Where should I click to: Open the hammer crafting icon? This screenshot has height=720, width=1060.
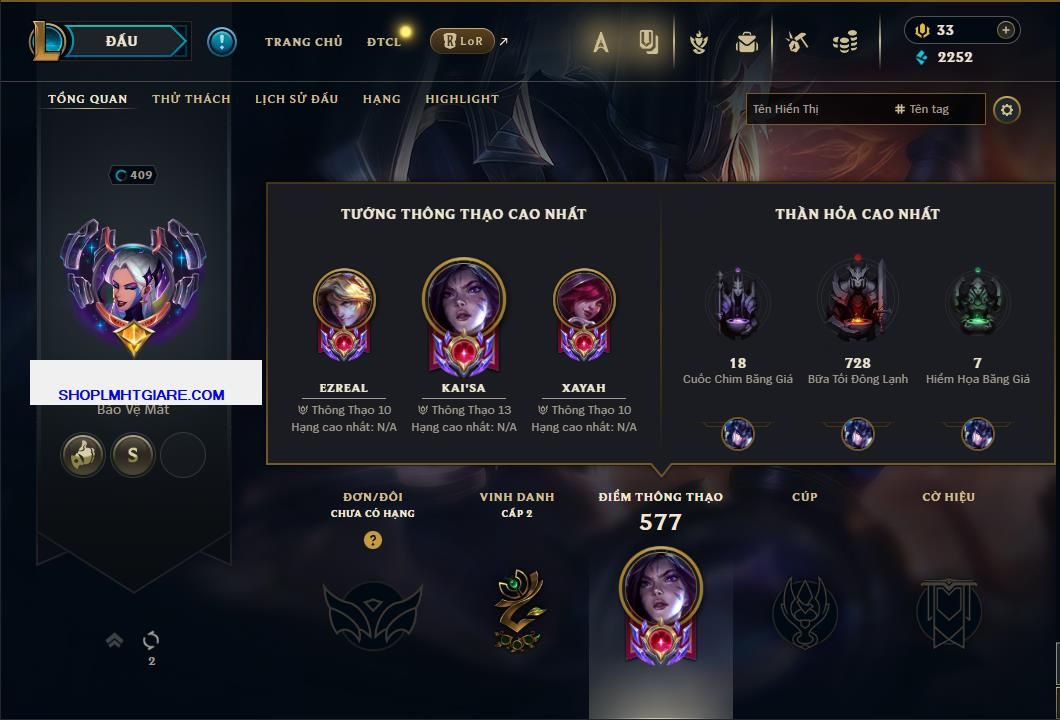tap(796, 42)
